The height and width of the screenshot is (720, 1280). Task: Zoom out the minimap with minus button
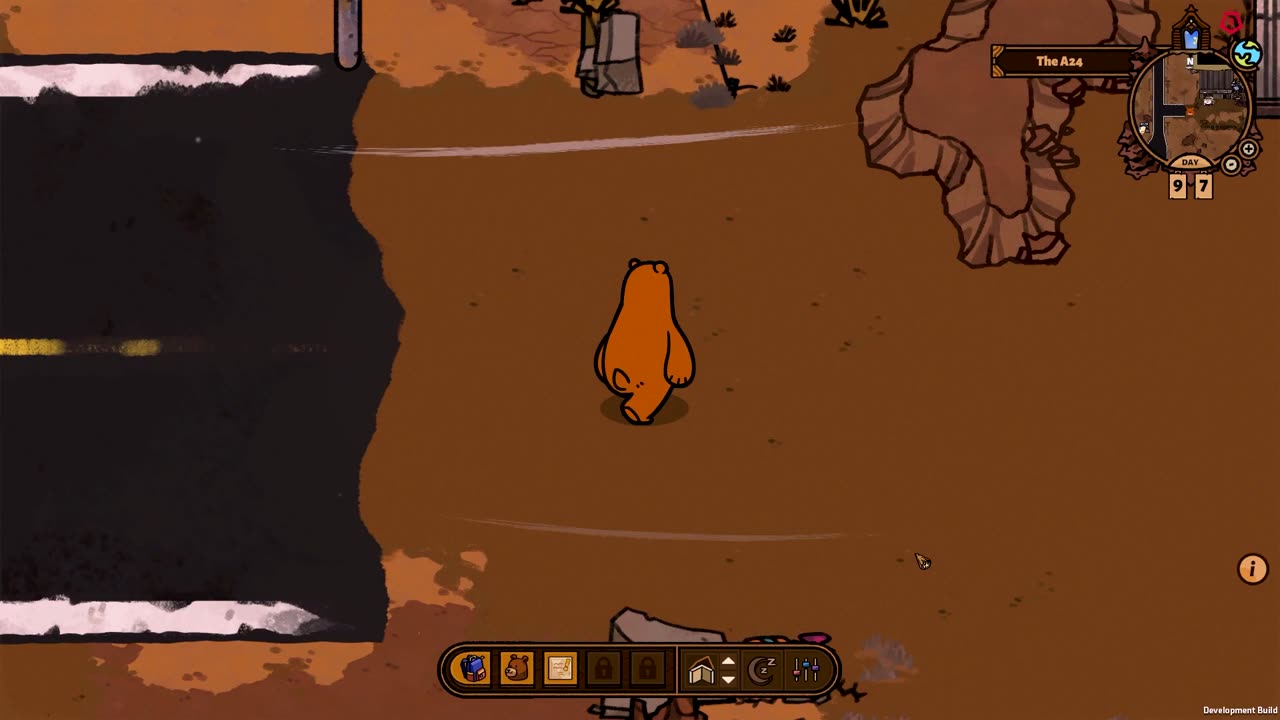[1232, 165]
